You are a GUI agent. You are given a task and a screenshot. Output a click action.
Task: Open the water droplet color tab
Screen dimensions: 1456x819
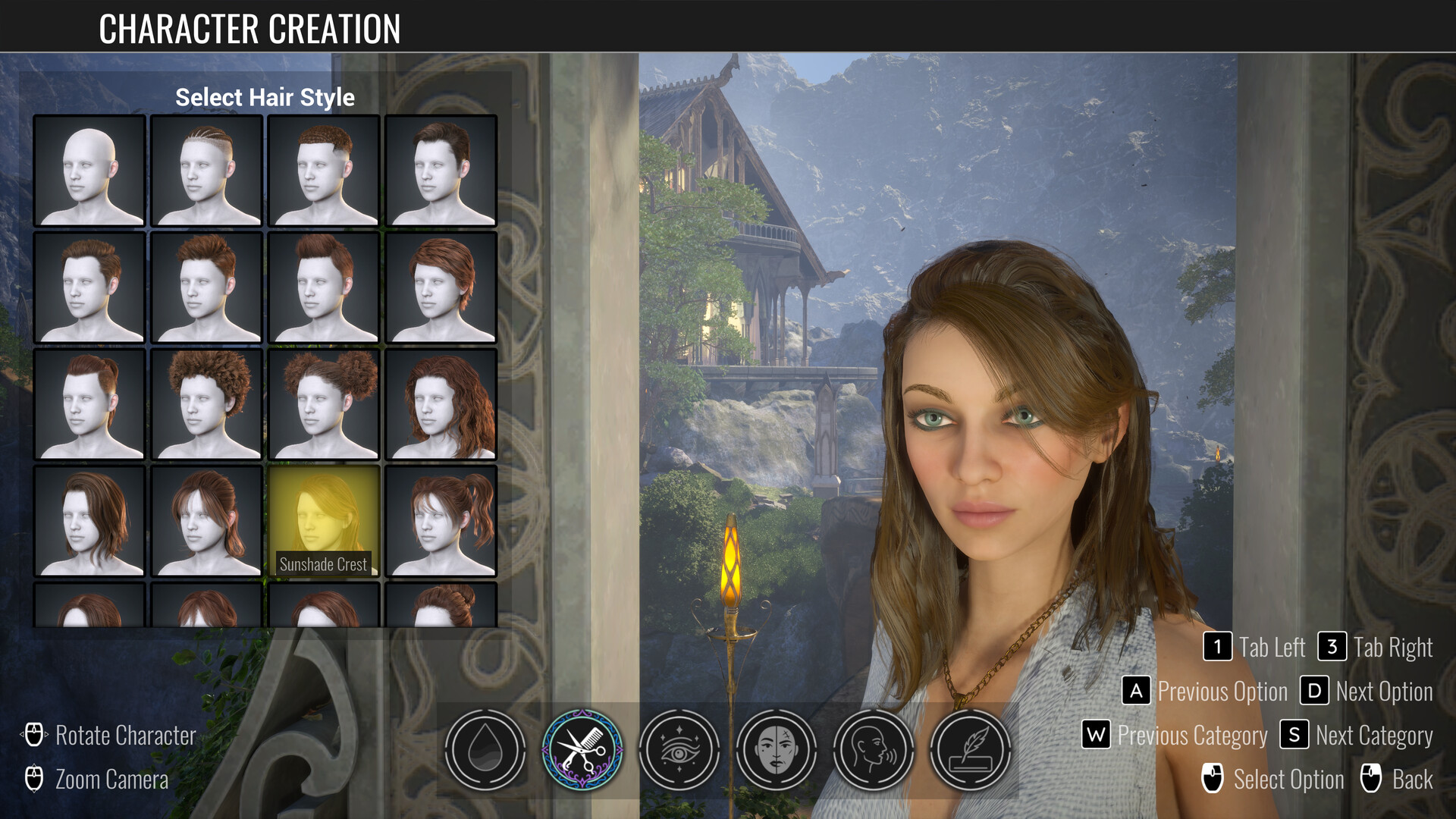coord(485,750)
